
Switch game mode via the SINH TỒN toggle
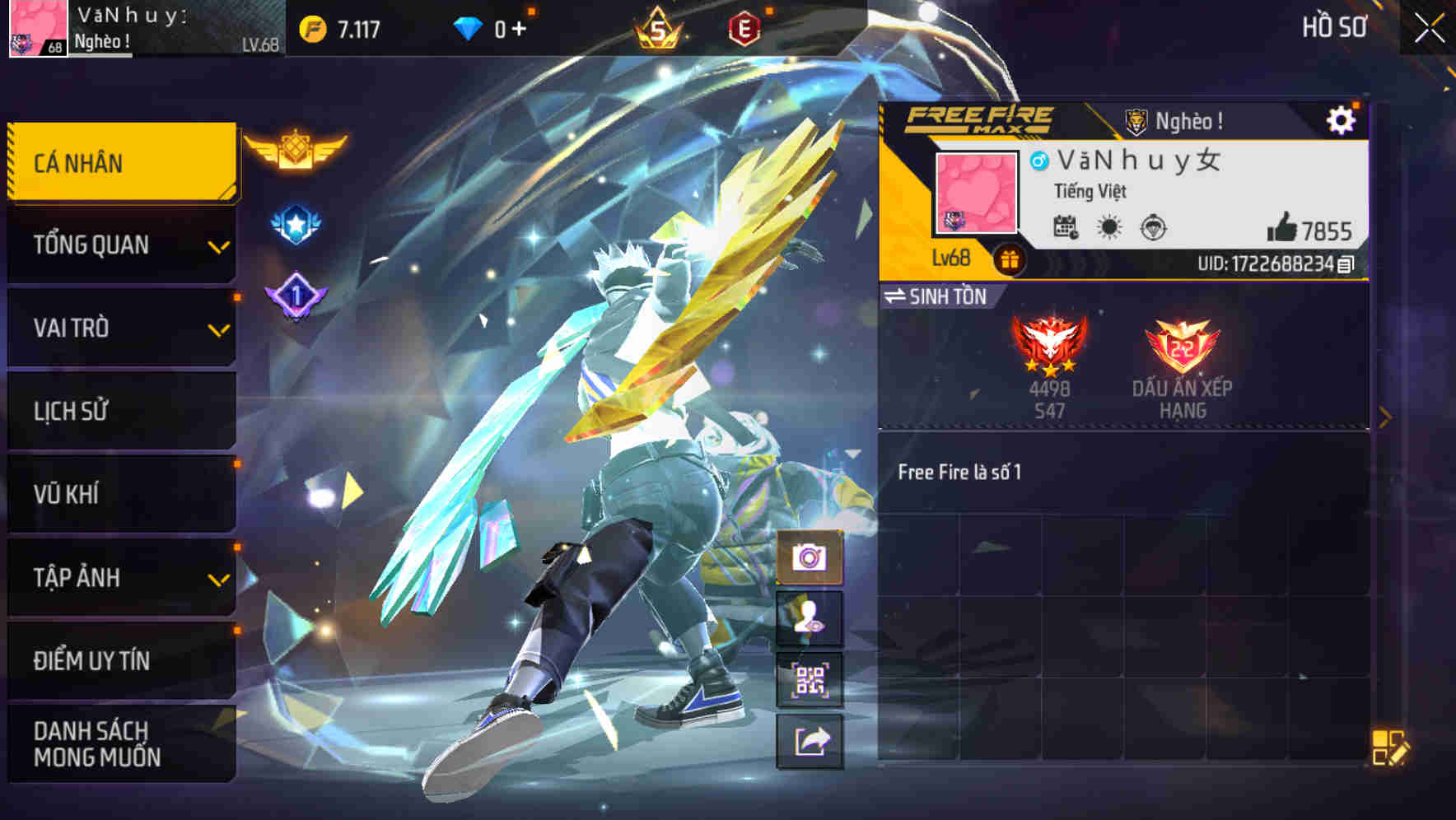pyautogui.click(x=943, y=297)
